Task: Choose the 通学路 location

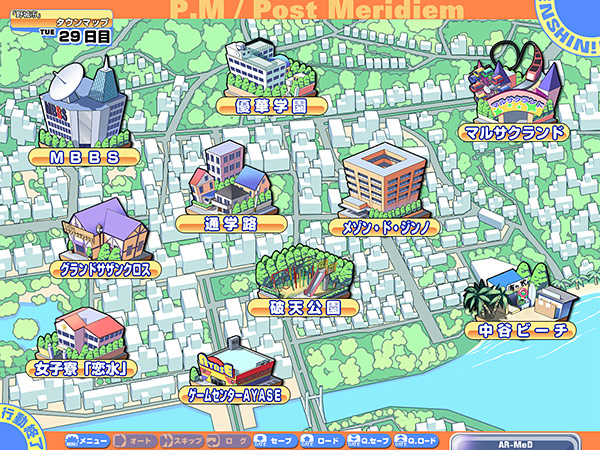Action: 230,223
